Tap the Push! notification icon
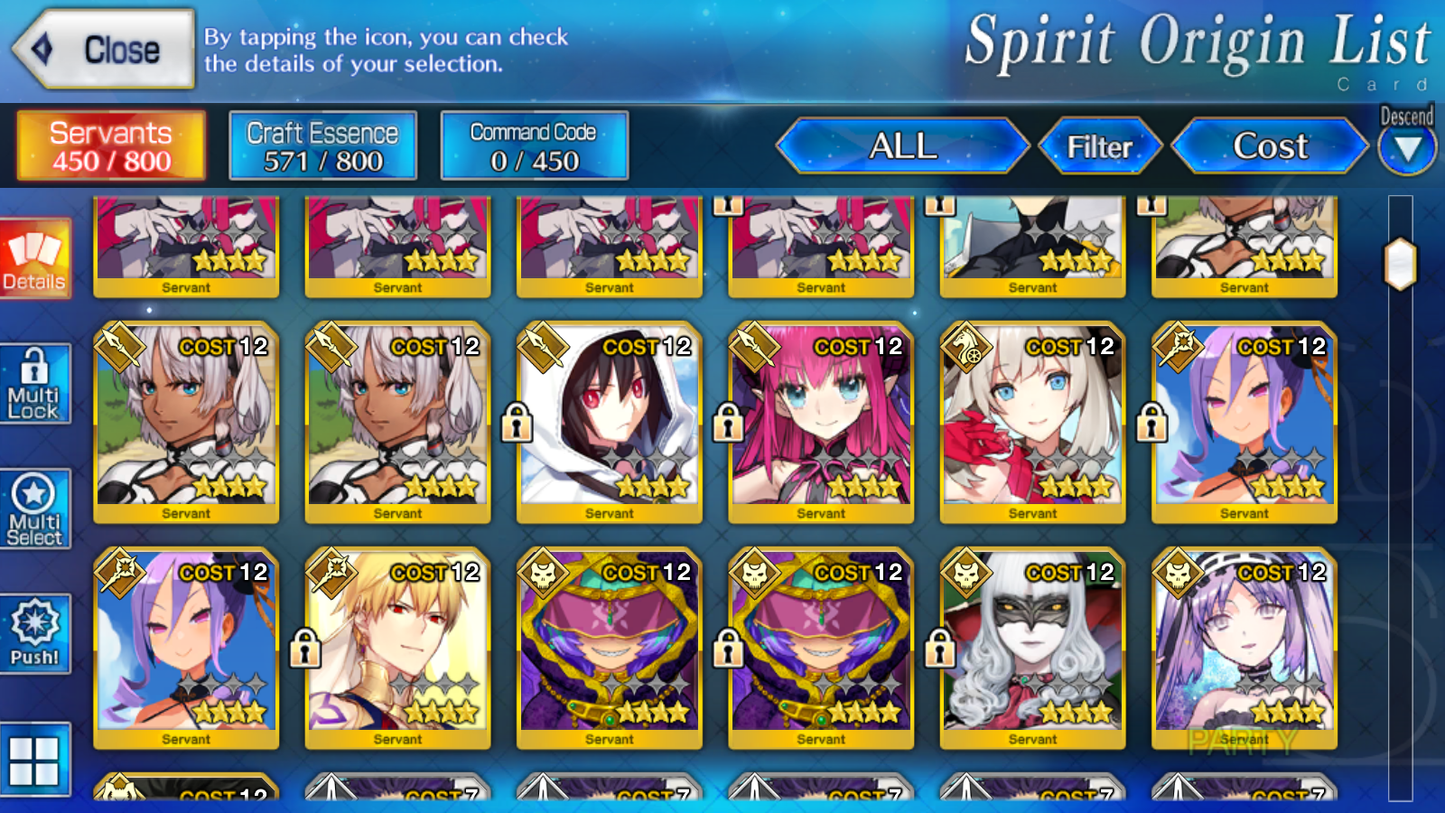 35,630
